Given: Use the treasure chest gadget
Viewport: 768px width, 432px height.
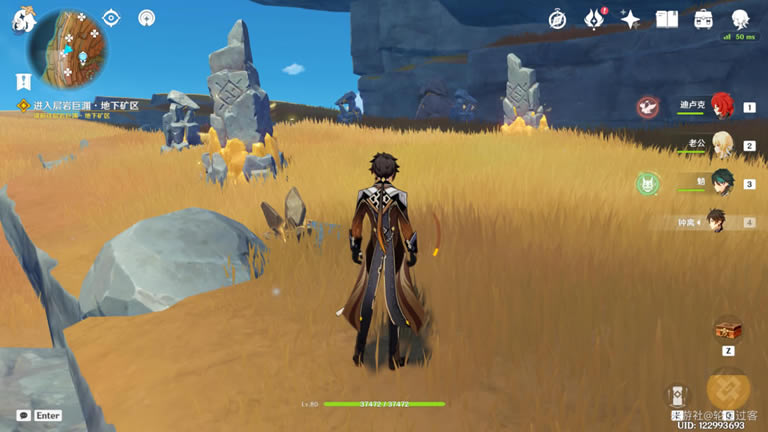Looking at the screenshot, I should click(x=727, y=330).
